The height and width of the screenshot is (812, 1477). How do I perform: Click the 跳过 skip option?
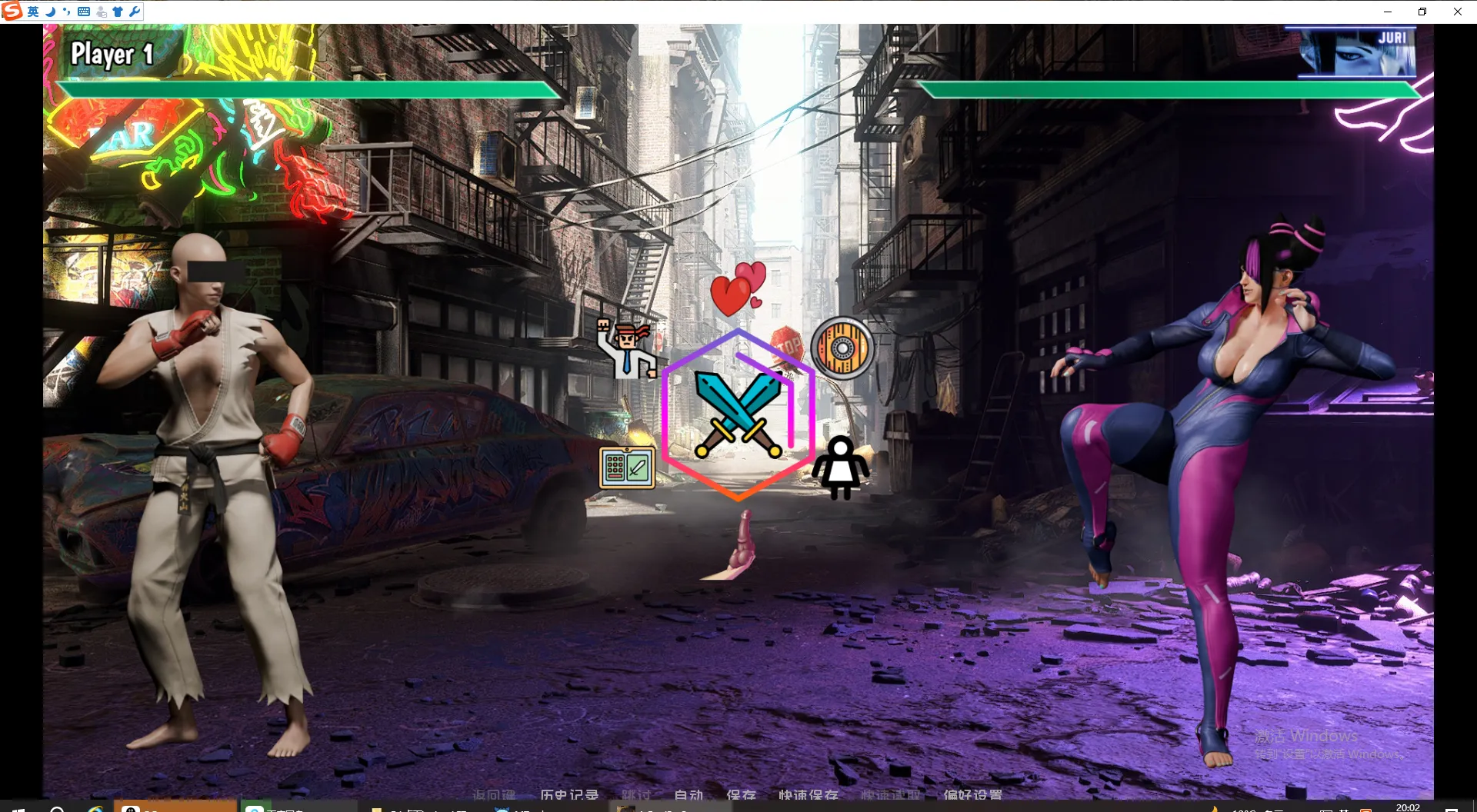point(636,794)
